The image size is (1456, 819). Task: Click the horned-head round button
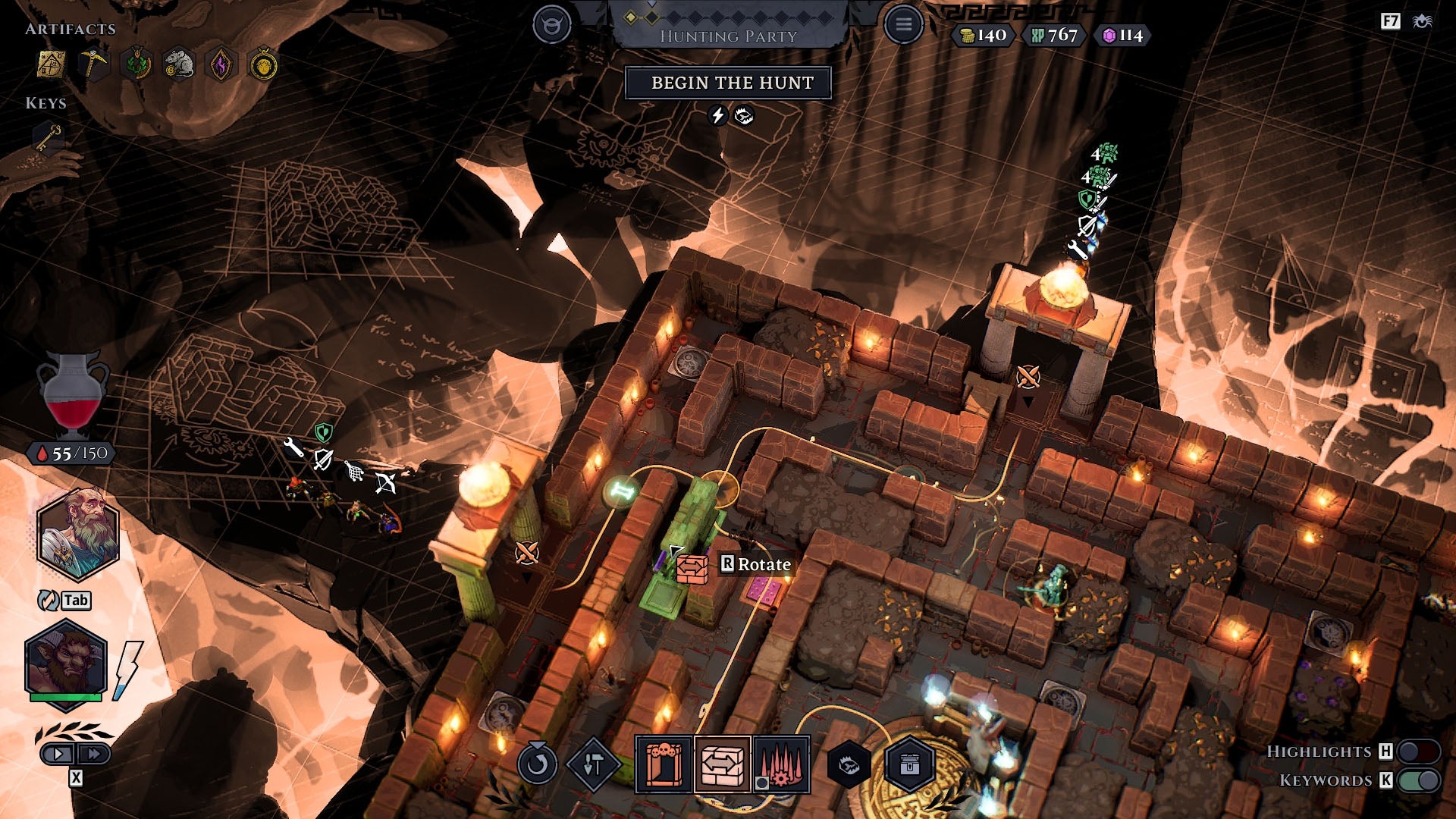(x=551, y=24)
